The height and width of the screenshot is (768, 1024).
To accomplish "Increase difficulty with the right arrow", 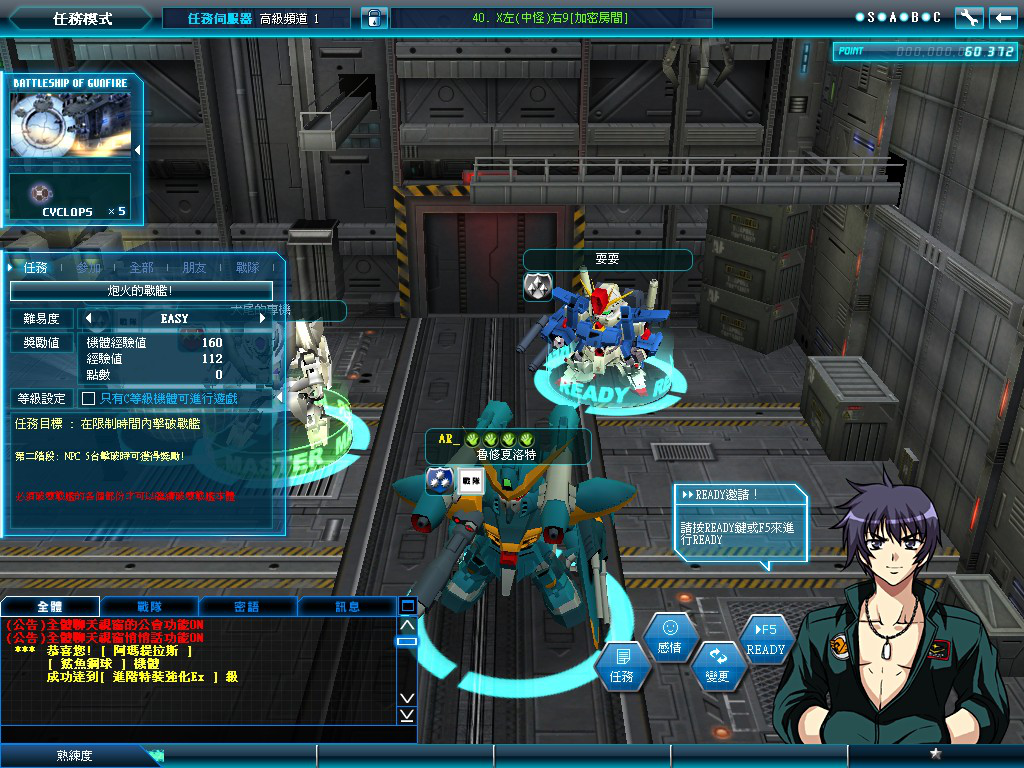I will click(x=263, y=318).
